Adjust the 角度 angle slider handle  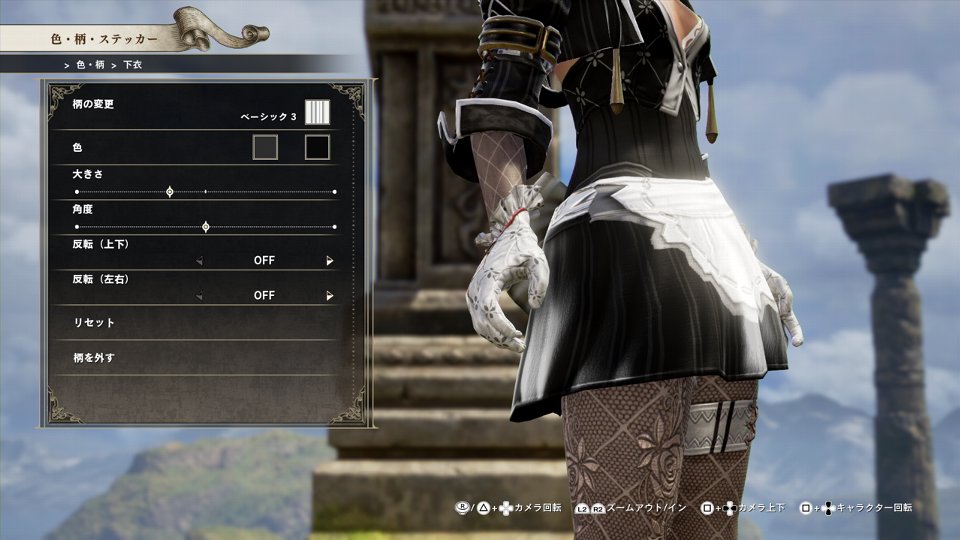tap(205, 227)
